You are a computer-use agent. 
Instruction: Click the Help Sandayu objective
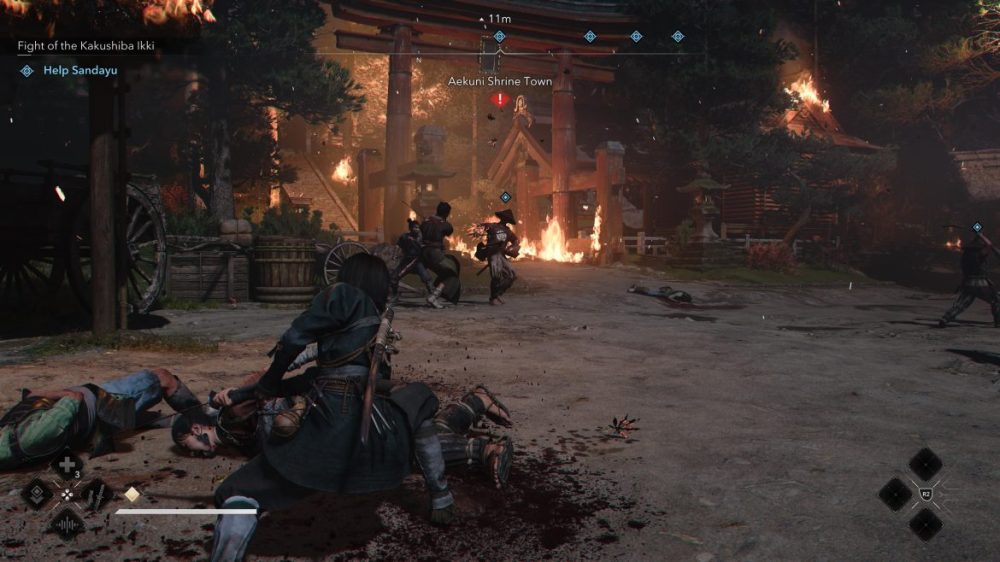[76, 71]
